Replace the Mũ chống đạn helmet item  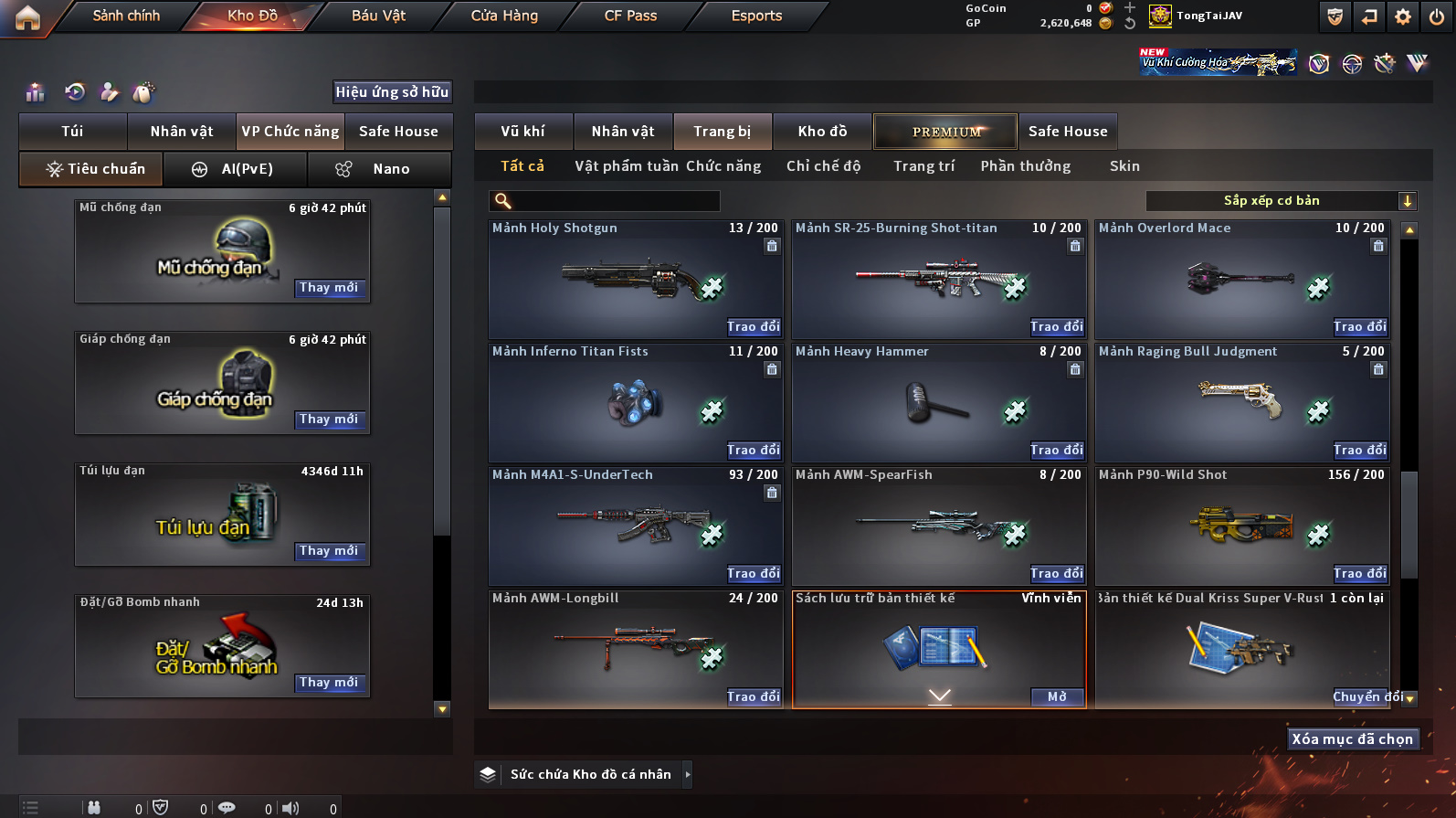click(329, 287)
